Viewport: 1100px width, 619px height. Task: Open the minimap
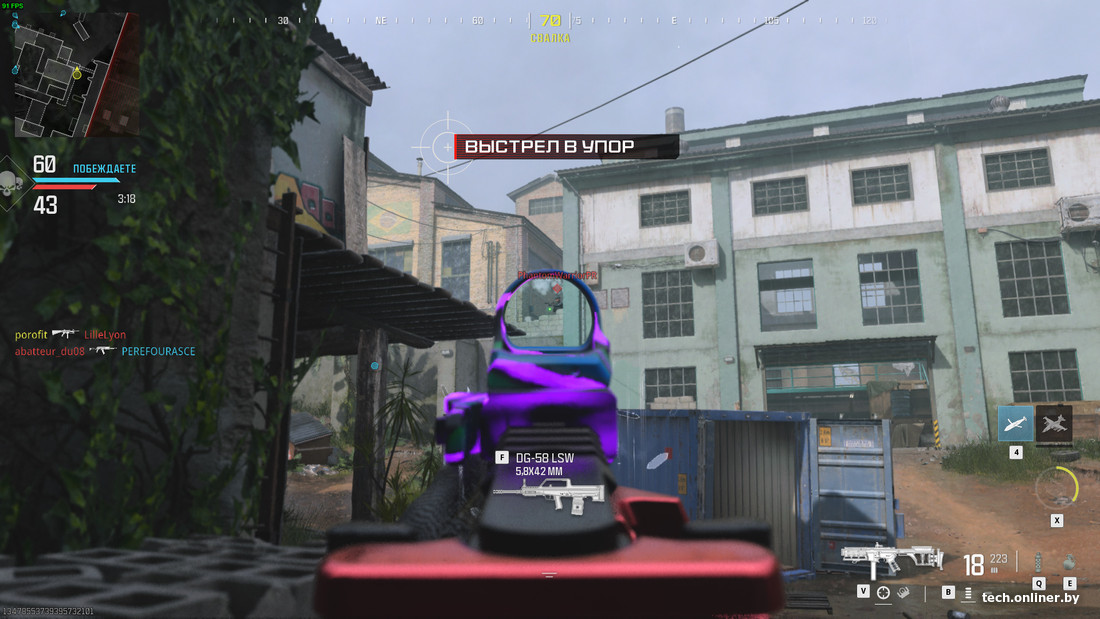tap(75, 74)
